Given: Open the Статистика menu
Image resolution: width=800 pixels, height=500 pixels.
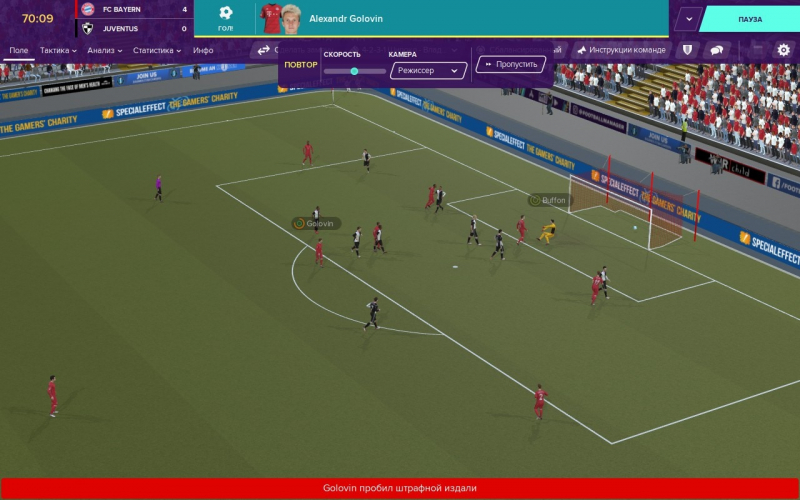Looking at the screenshot, I should click(x=157, y=50).
